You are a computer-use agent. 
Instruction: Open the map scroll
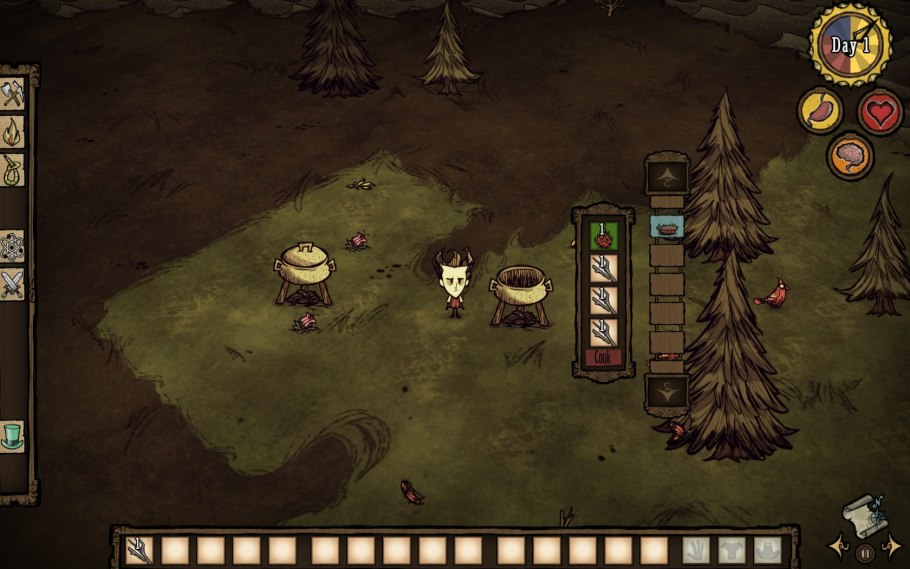pyautogui.click(x=863, y=515)
